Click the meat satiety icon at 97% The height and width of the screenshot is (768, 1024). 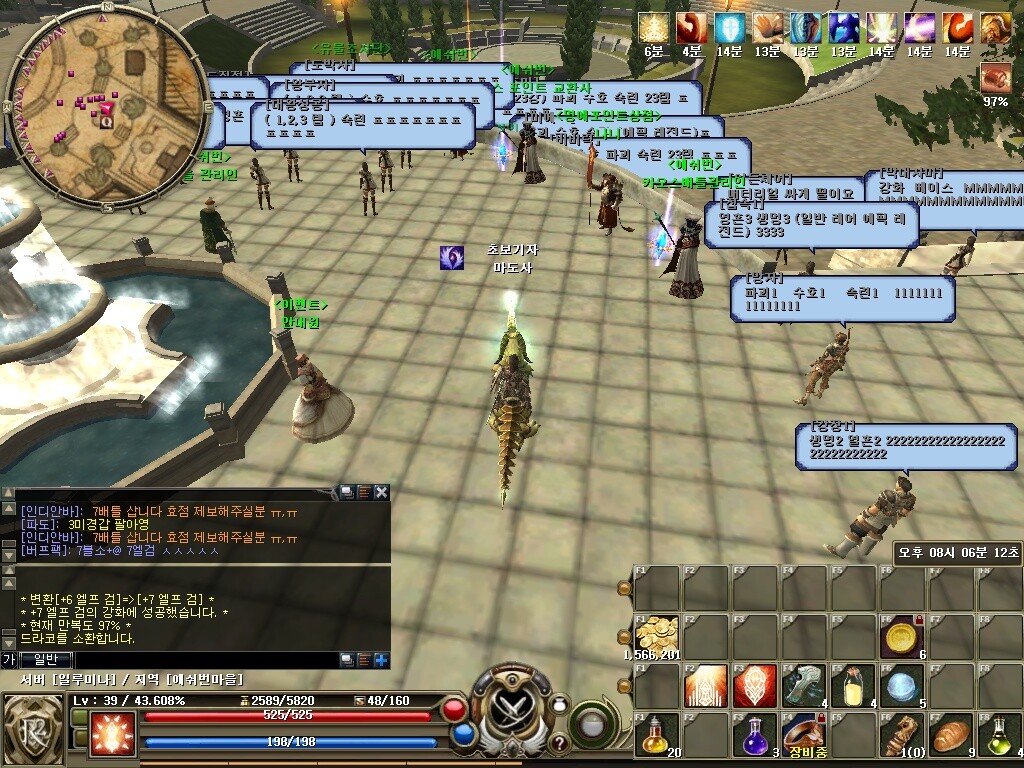[x=995, y=77]
